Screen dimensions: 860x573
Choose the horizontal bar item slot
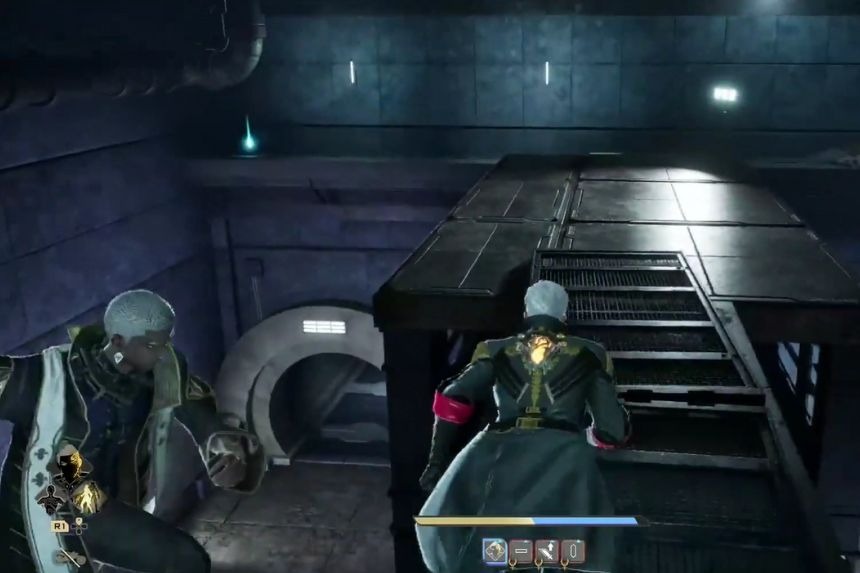(x=521, y=550)
